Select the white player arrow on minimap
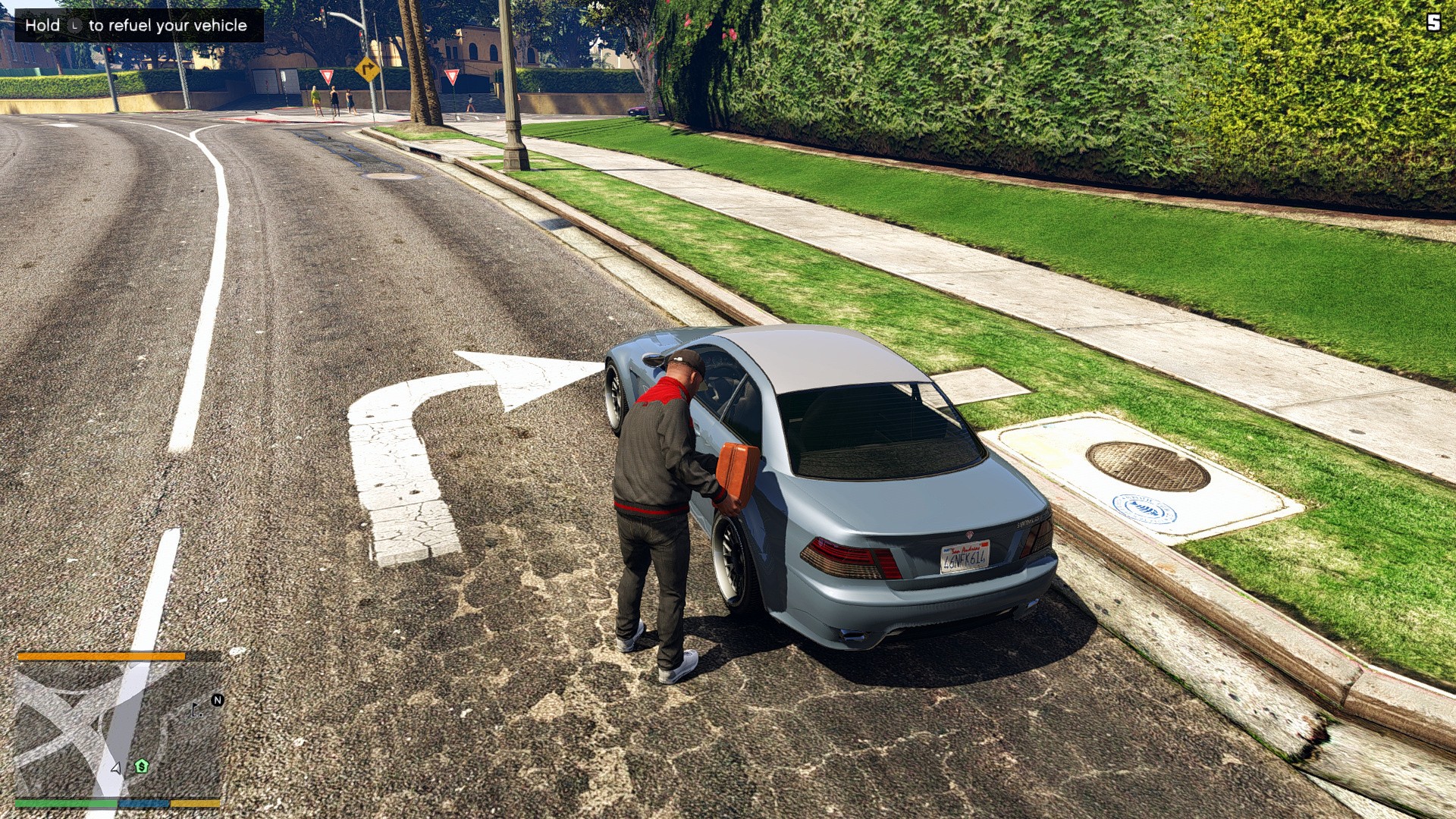Image resolution: width=1456 pixels, height=819 pixels. click(x=116, y=767)
